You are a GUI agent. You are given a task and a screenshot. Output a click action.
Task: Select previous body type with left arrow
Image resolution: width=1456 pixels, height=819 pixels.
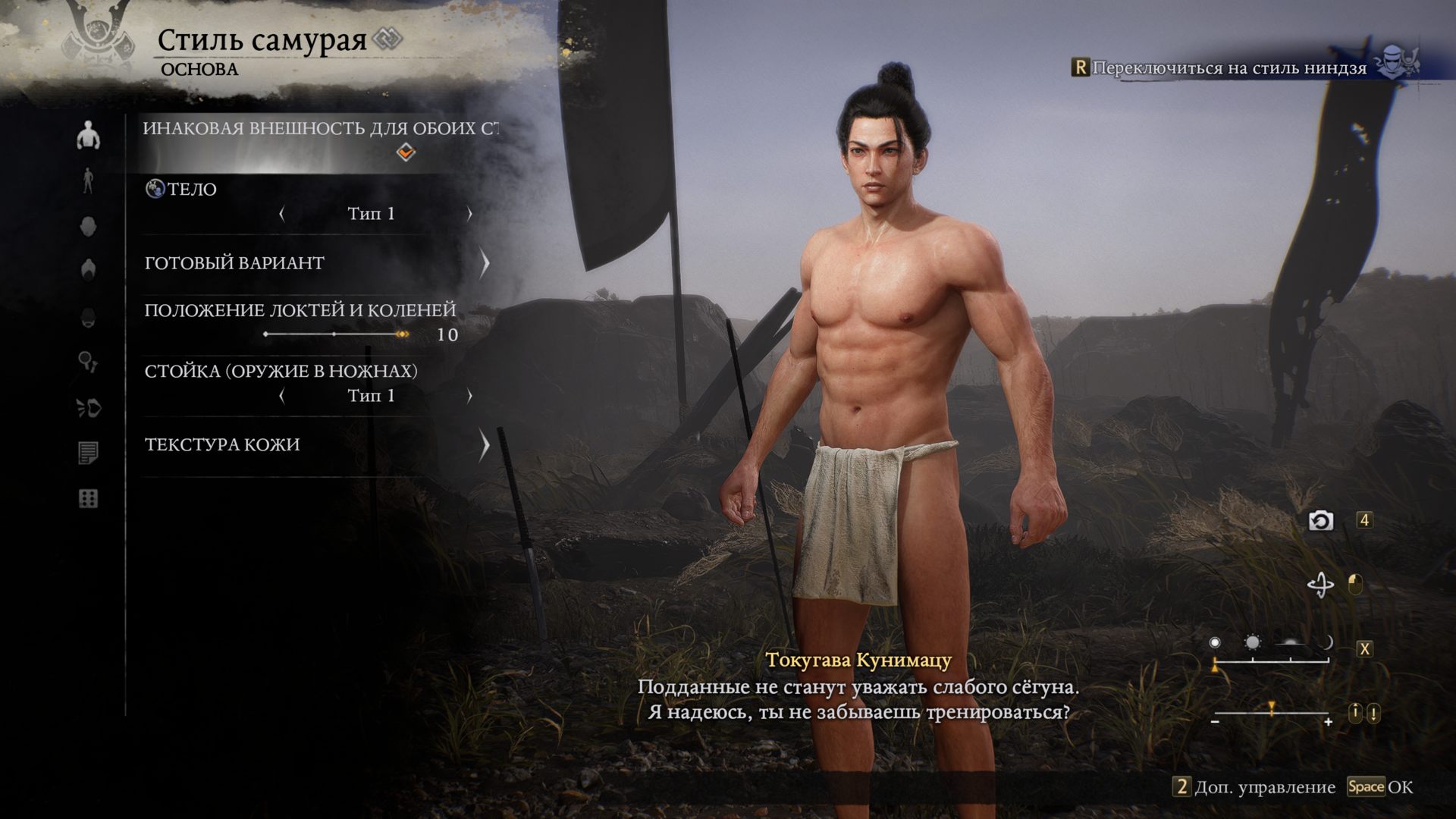(282, 214)
